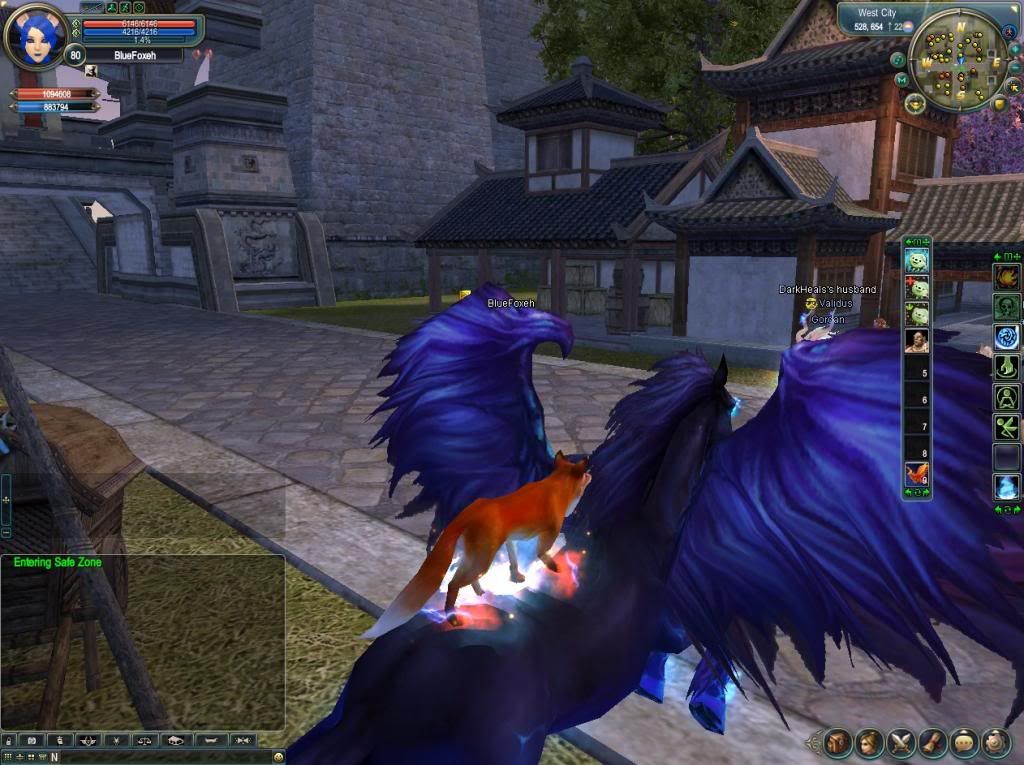Viewport: 1024px width, 765px height.
Task: Use the green winged flying figure skill
Action: point(1006,427)
